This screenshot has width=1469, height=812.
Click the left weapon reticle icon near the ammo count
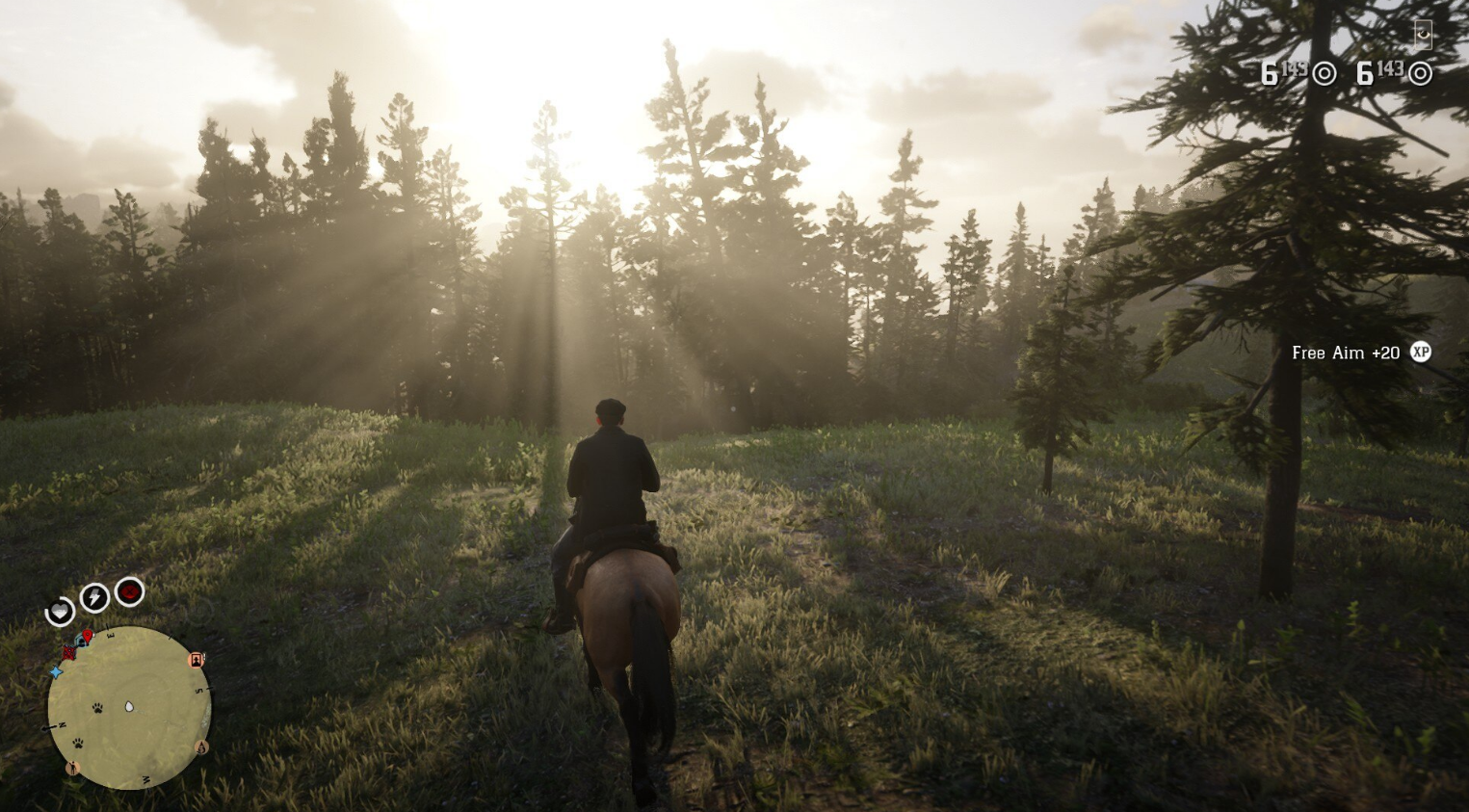click(1325, 73)
